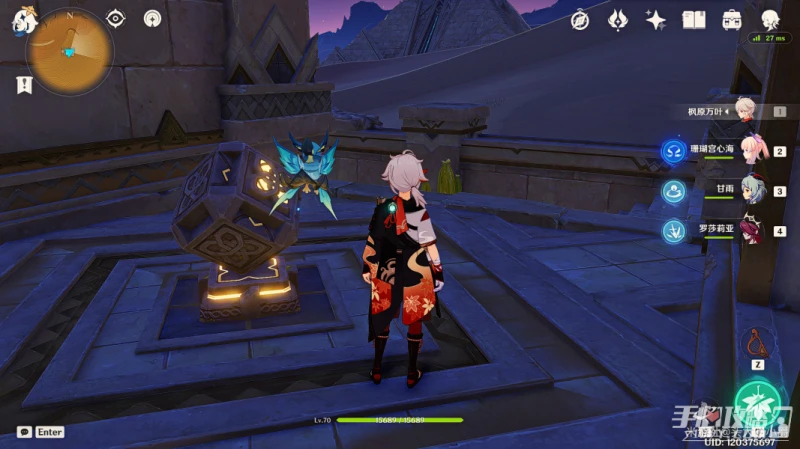Image resolution: width=800 pixels, height=449 pixels.
Task: Open the wish four-point star icon
Action: 656,20
